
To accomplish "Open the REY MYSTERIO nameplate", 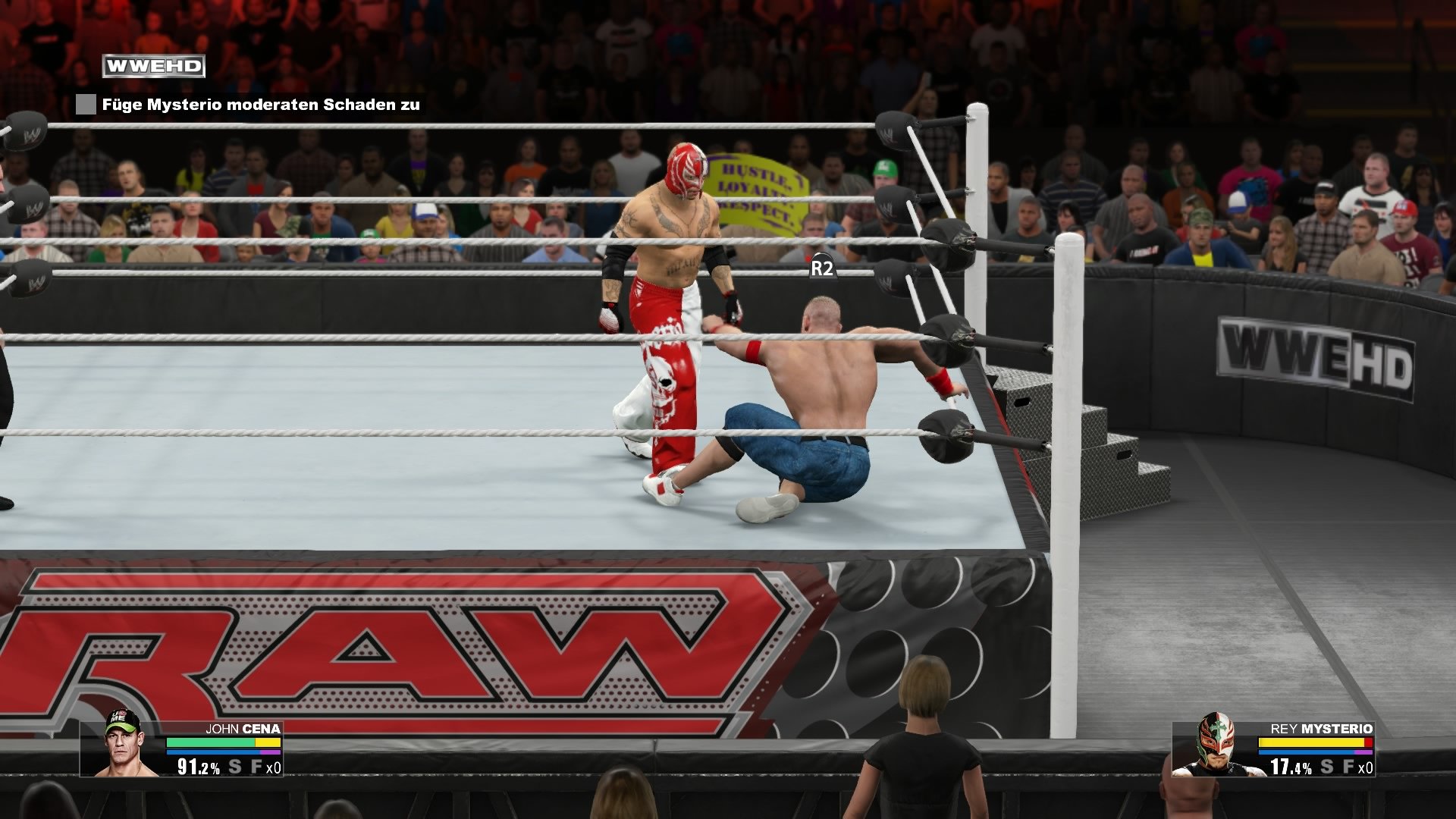I will 1323,729.
